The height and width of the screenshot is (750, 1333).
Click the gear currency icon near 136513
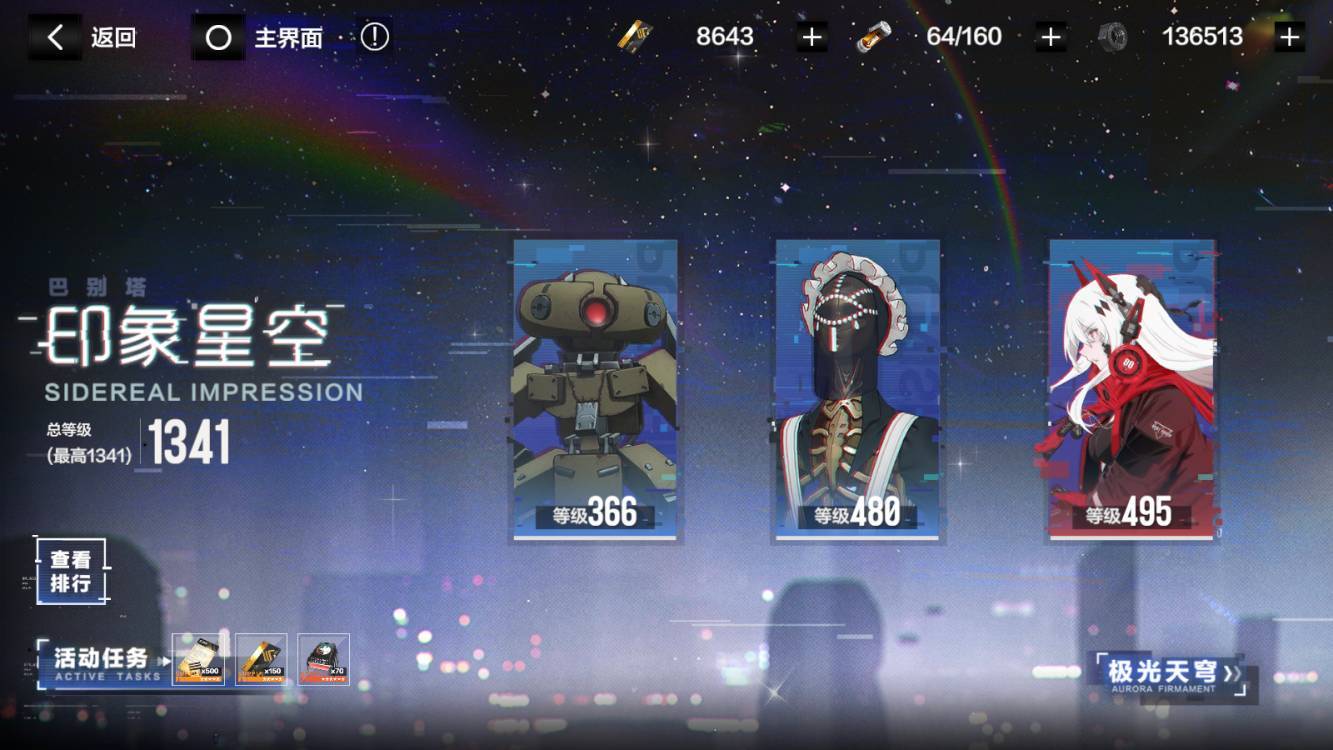(x=1114, y=35)
